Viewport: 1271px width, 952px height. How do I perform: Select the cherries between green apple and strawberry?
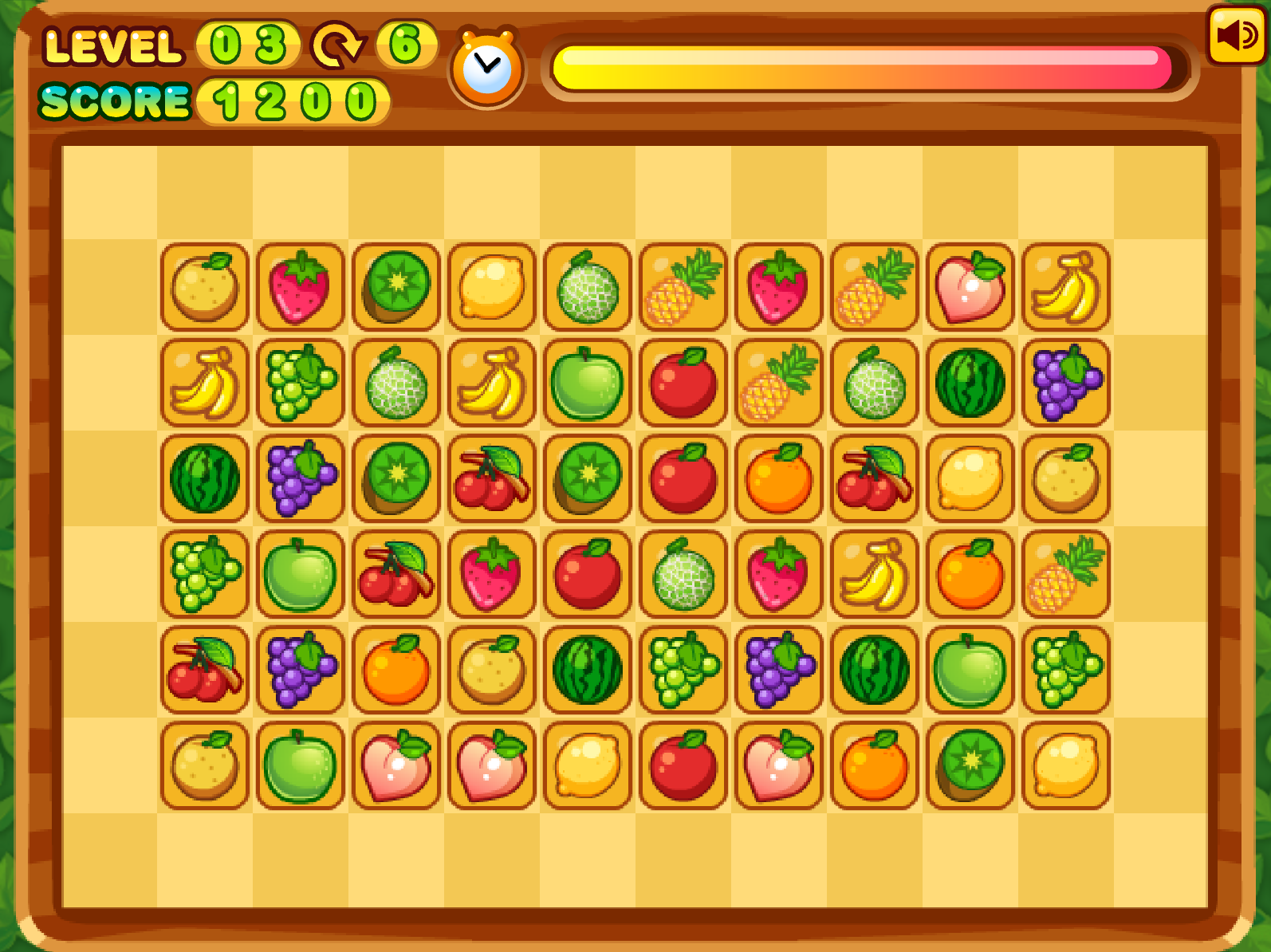tap(396, 574)
